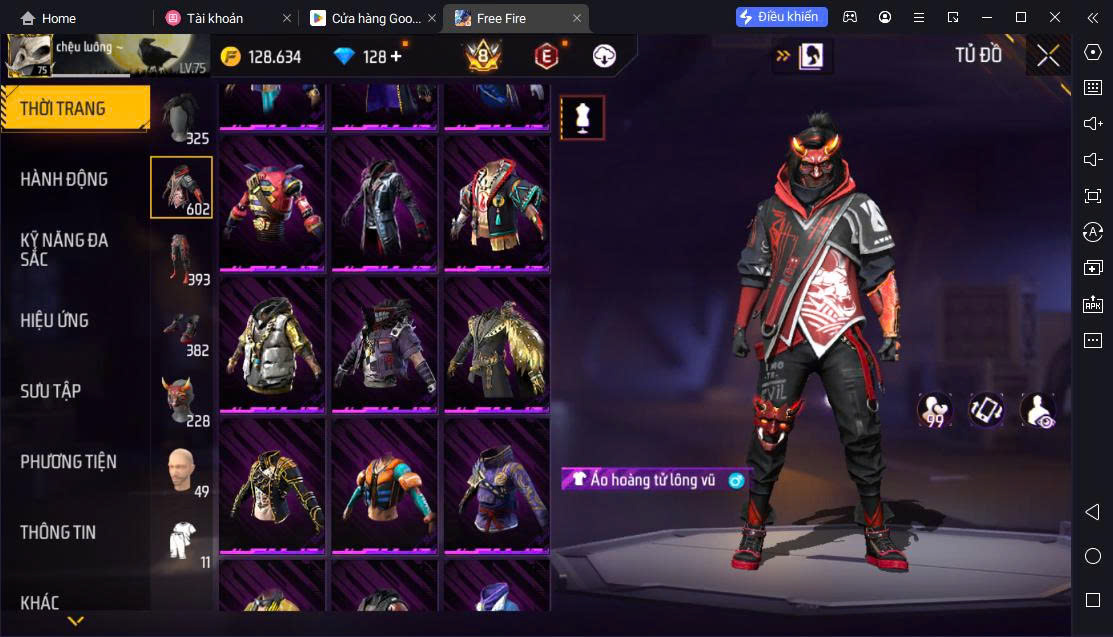This screenshot has height=637, width=1113.
Task: Pick the gold feathered black jacket
Action: [496, 343]
